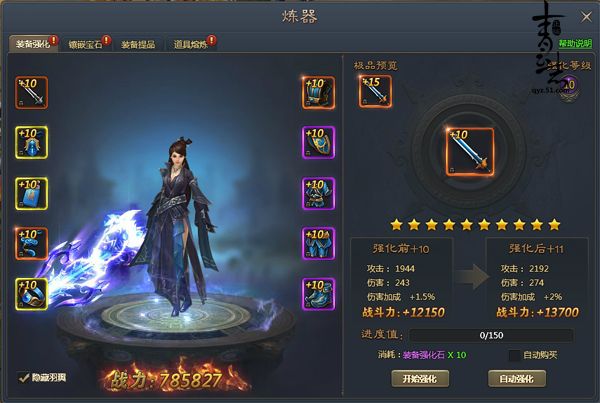
Task: Switch to the 装备提品 tab
Action: [137, 44]
